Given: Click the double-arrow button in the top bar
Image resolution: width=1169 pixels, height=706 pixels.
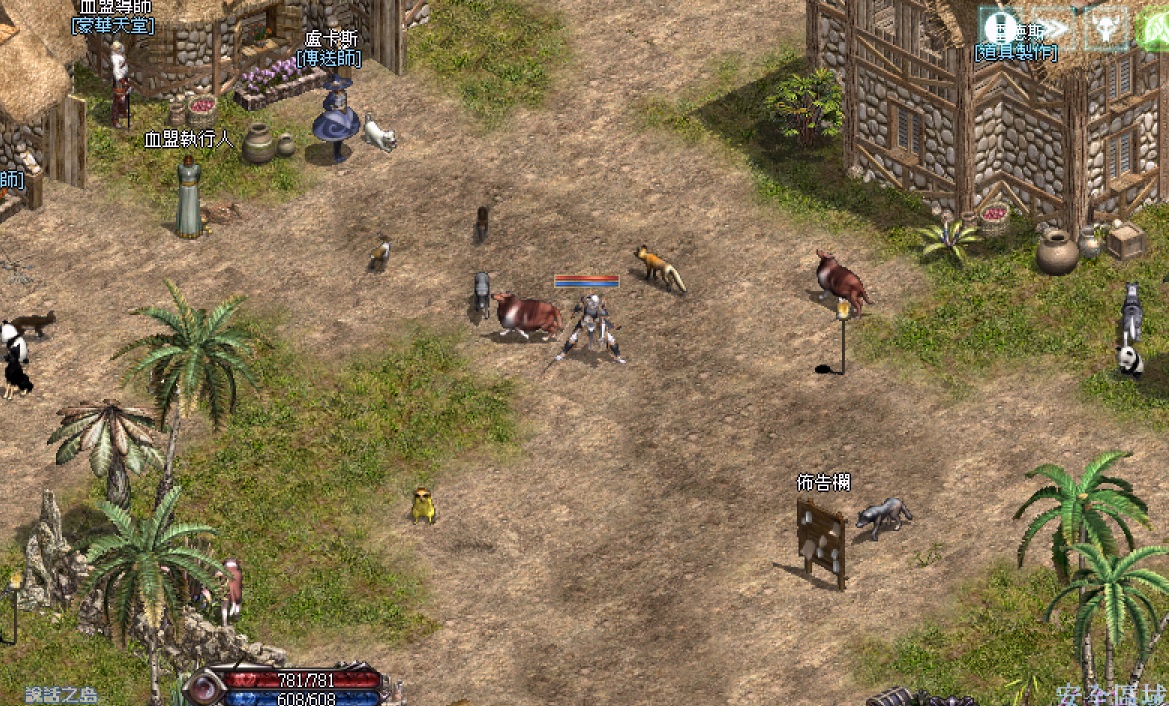Looking at the screenshot, I should coord(1054,28).
